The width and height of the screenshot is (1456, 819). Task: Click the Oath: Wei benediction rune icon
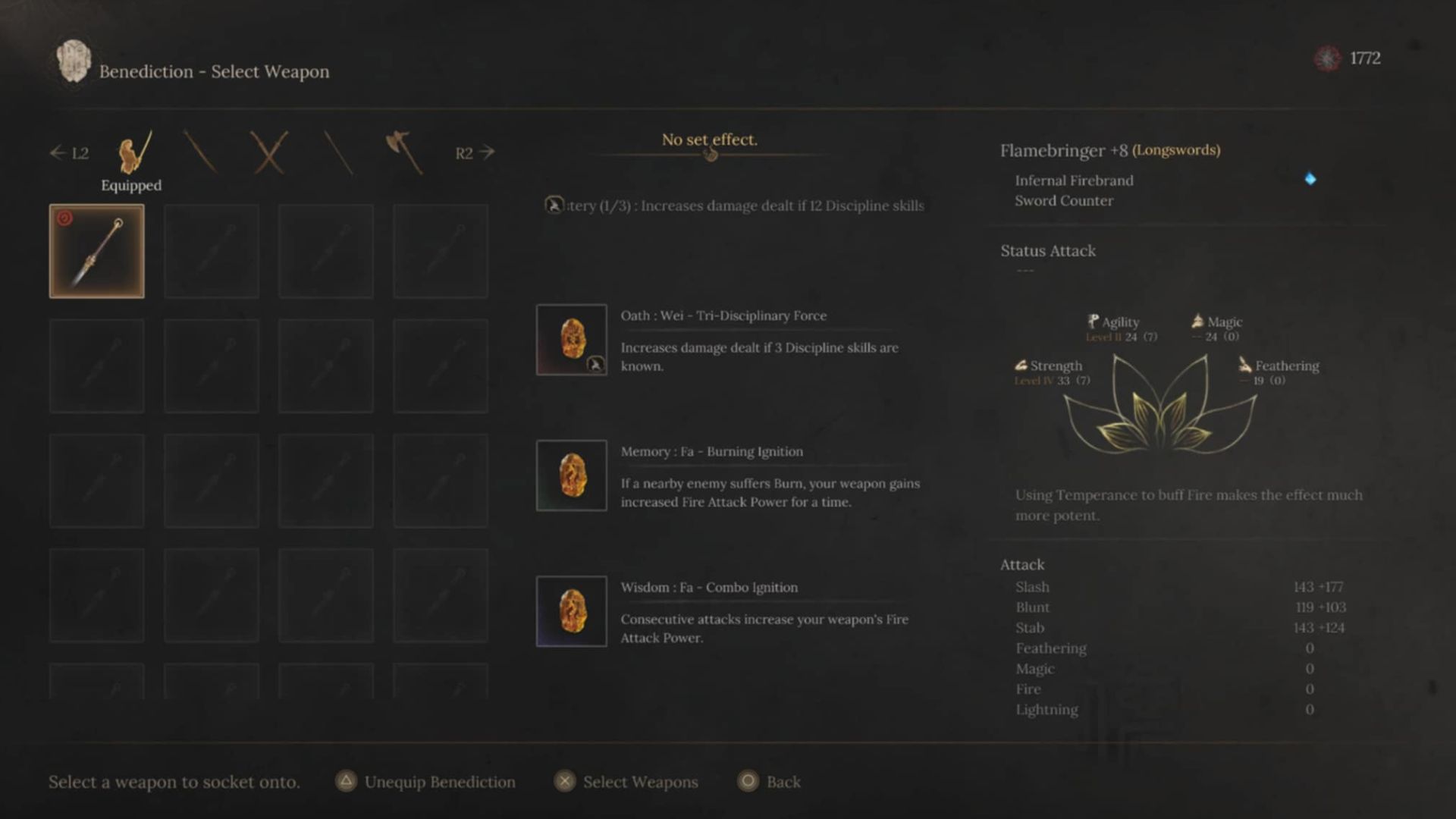click(572, 339)
